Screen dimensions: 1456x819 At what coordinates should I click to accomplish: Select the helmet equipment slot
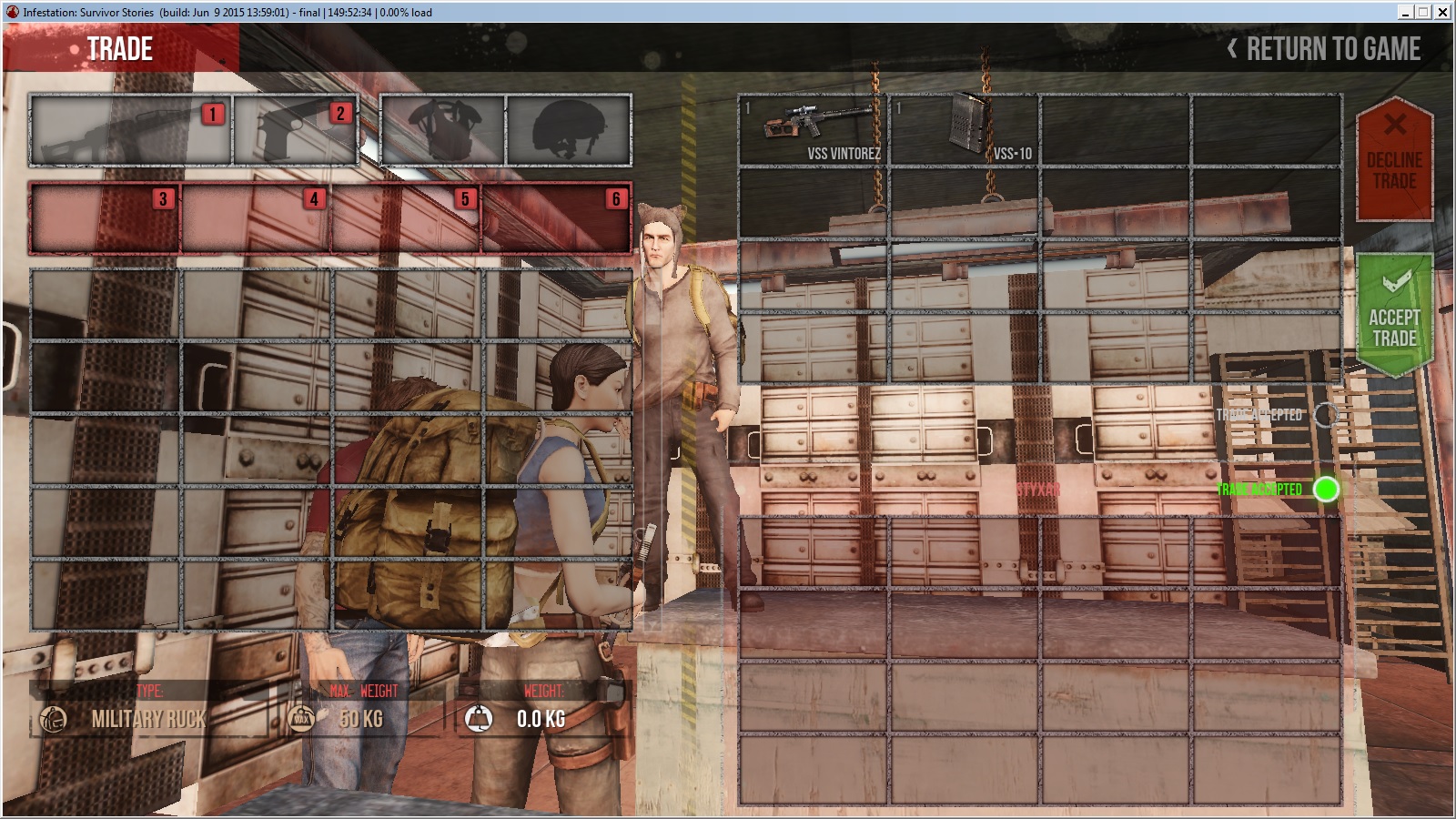pos(568,130)
